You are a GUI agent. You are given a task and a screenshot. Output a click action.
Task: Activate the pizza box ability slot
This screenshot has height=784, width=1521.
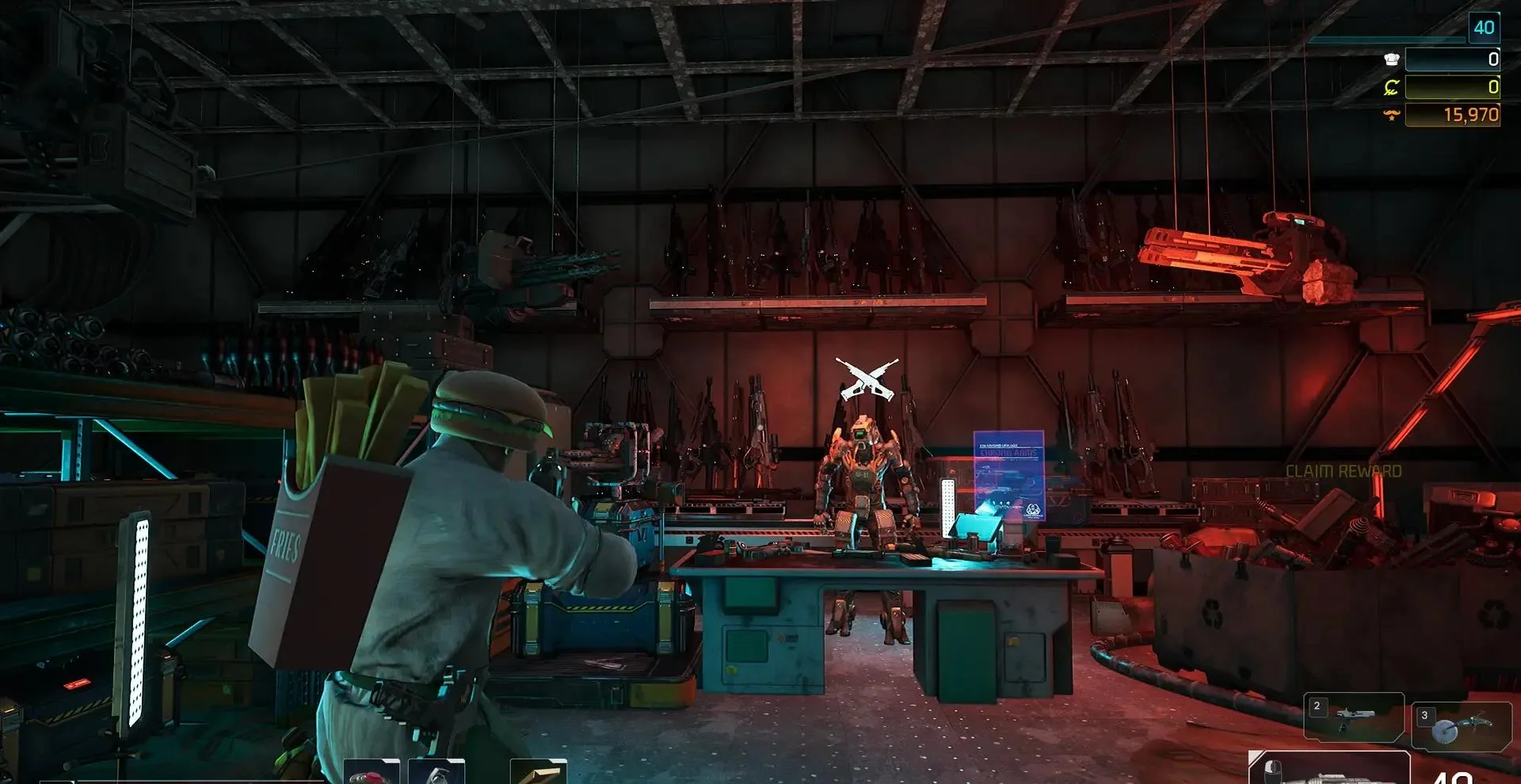tap(538, 774)
